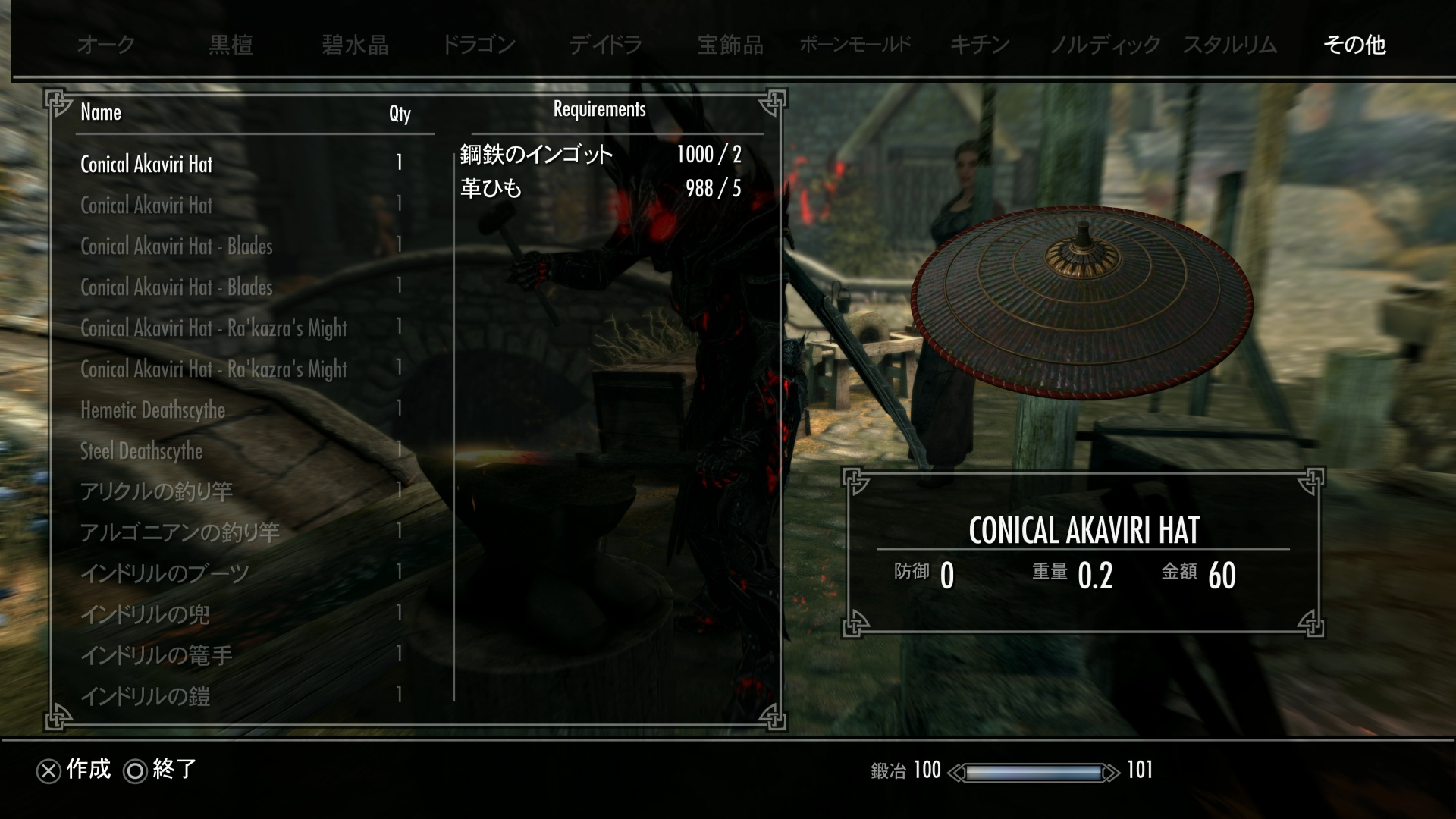Select the スタルリム category tab
Viewport: 1456px width, 819px height.
[1229, 45]
